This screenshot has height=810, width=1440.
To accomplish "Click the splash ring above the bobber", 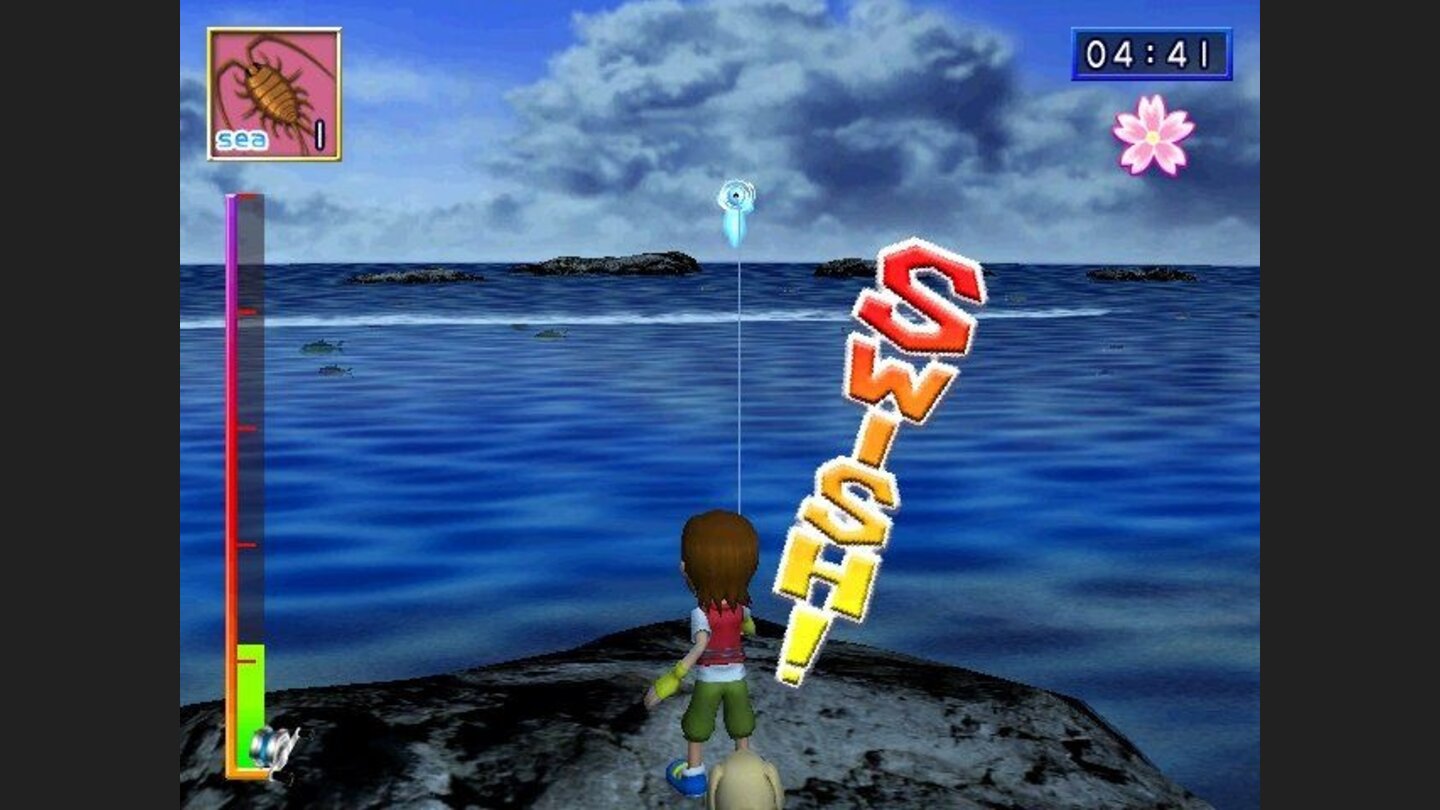I will [737, 194].
